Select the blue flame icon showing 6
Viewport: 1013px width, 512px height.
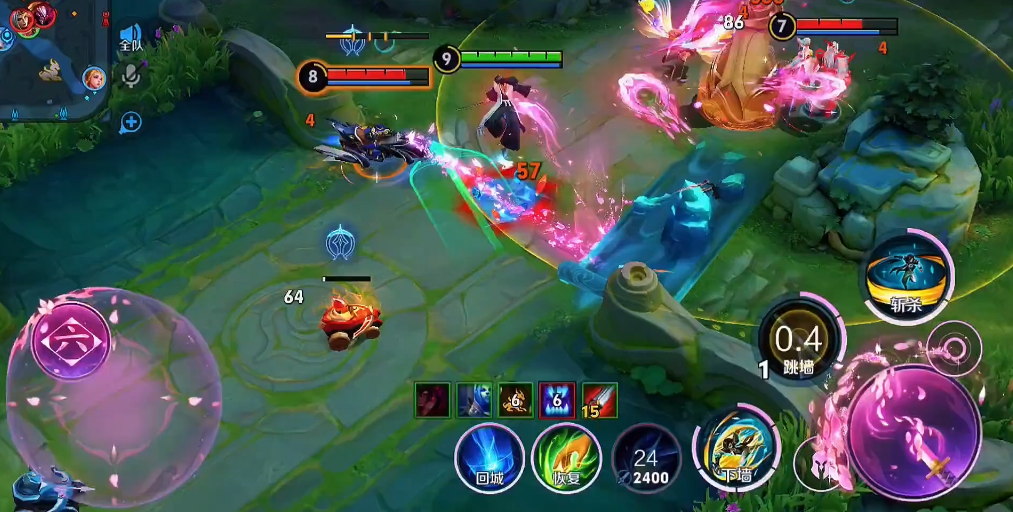[557, 400]
